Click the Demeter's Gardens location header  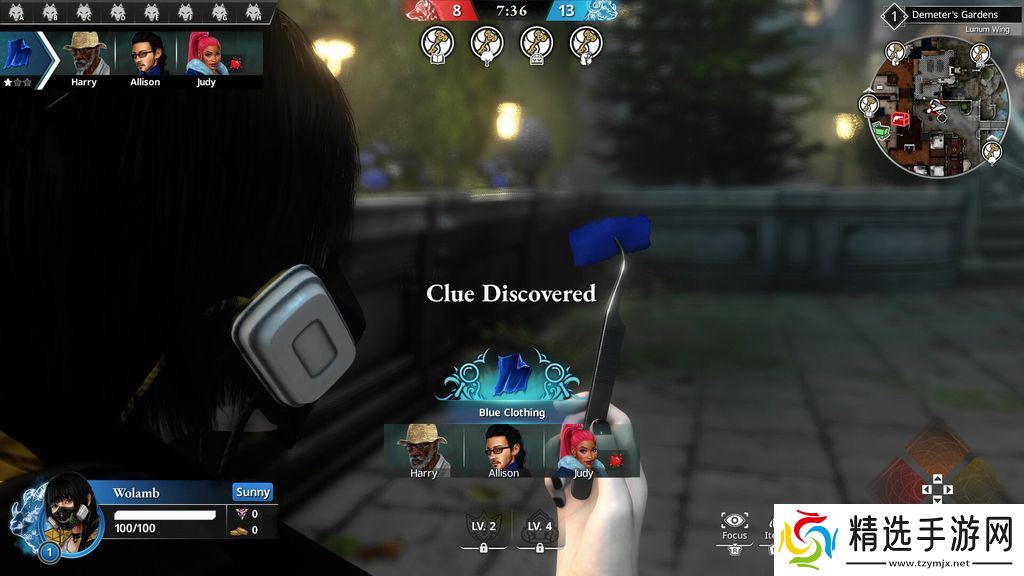pyautogui.click(x=953, y=15)
